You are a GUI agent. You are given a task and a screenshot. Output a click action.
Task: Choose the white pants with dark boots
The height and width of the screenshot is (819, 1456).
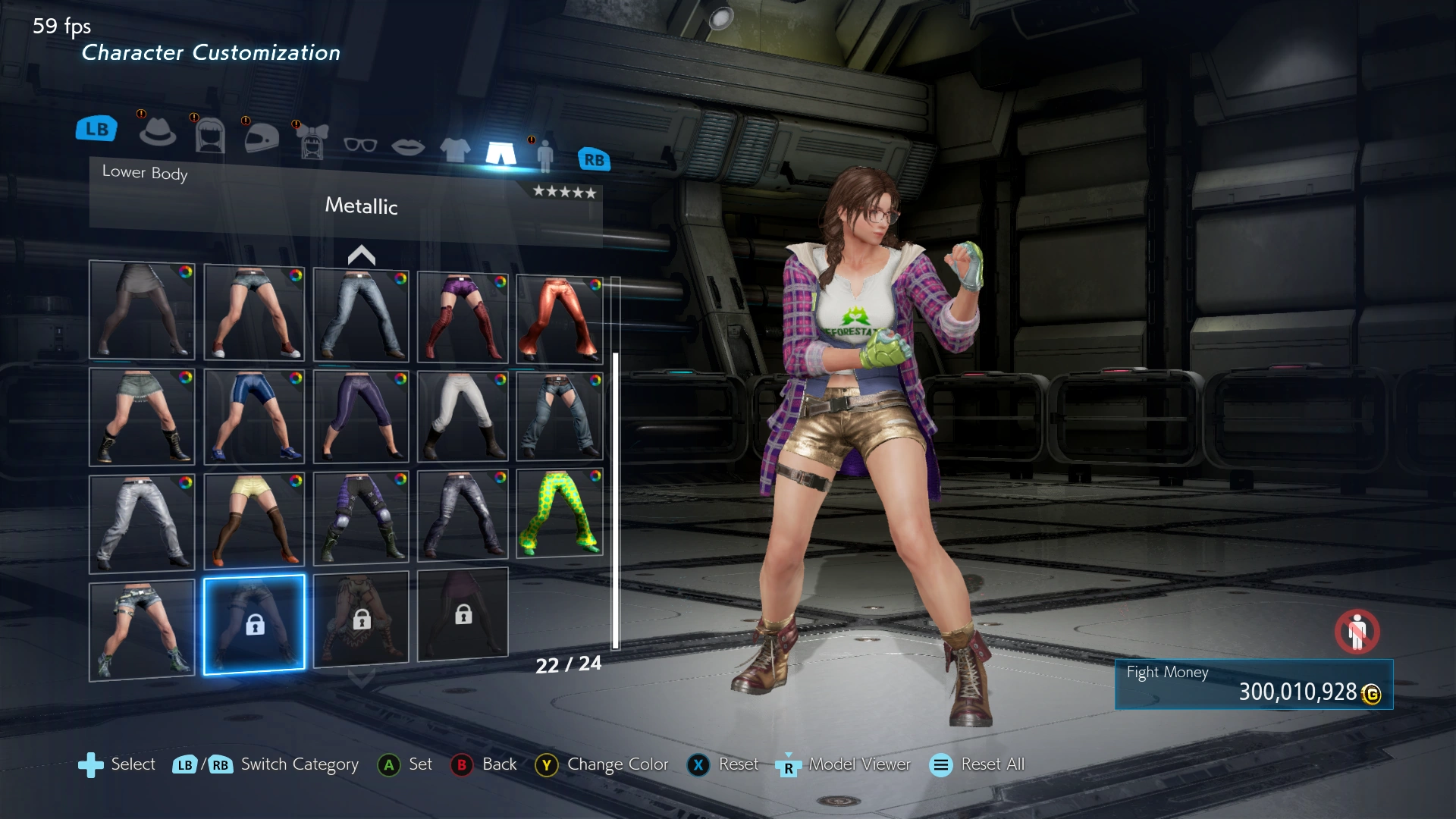[x=463, y=416]
